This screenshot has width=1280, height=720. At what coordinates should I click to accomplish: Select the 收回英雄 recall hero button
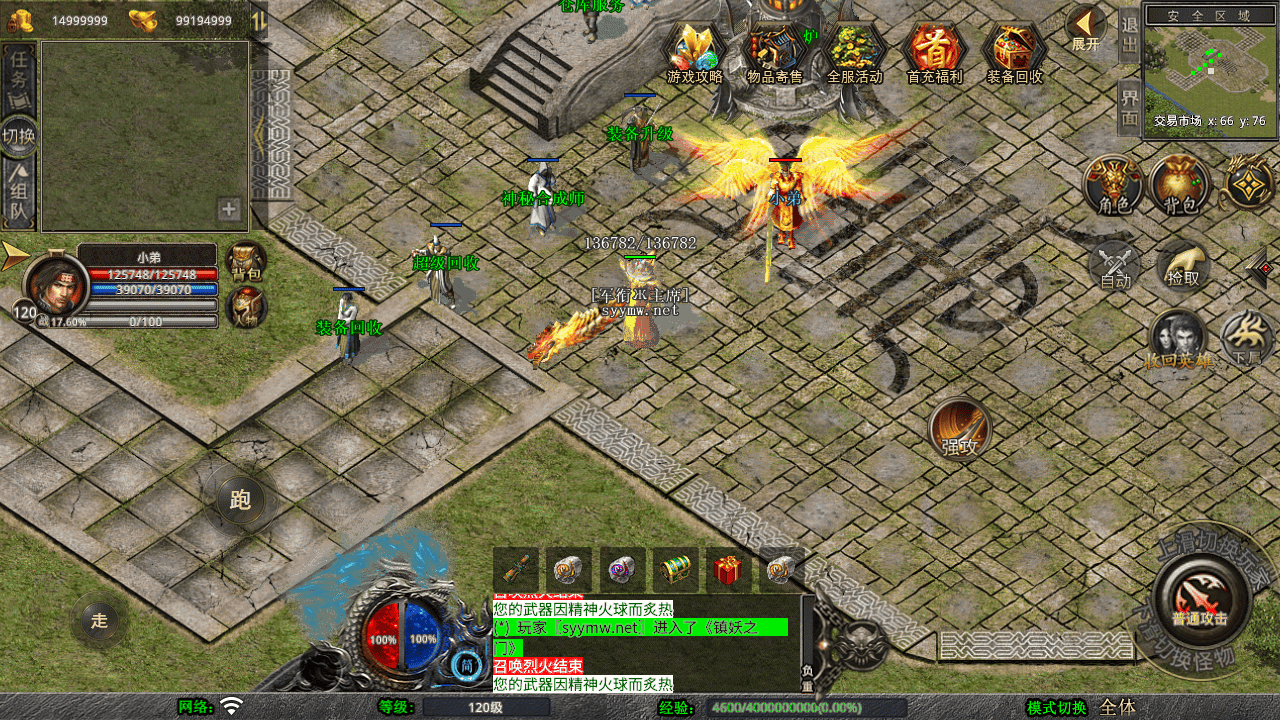click(x=1180, y=340)
